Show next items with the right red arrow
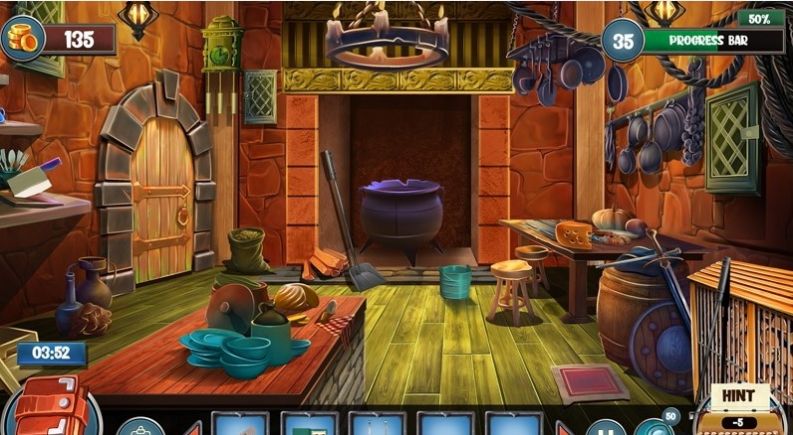Image resolution: width=793 pixels, height=435 pixels. 564,428
